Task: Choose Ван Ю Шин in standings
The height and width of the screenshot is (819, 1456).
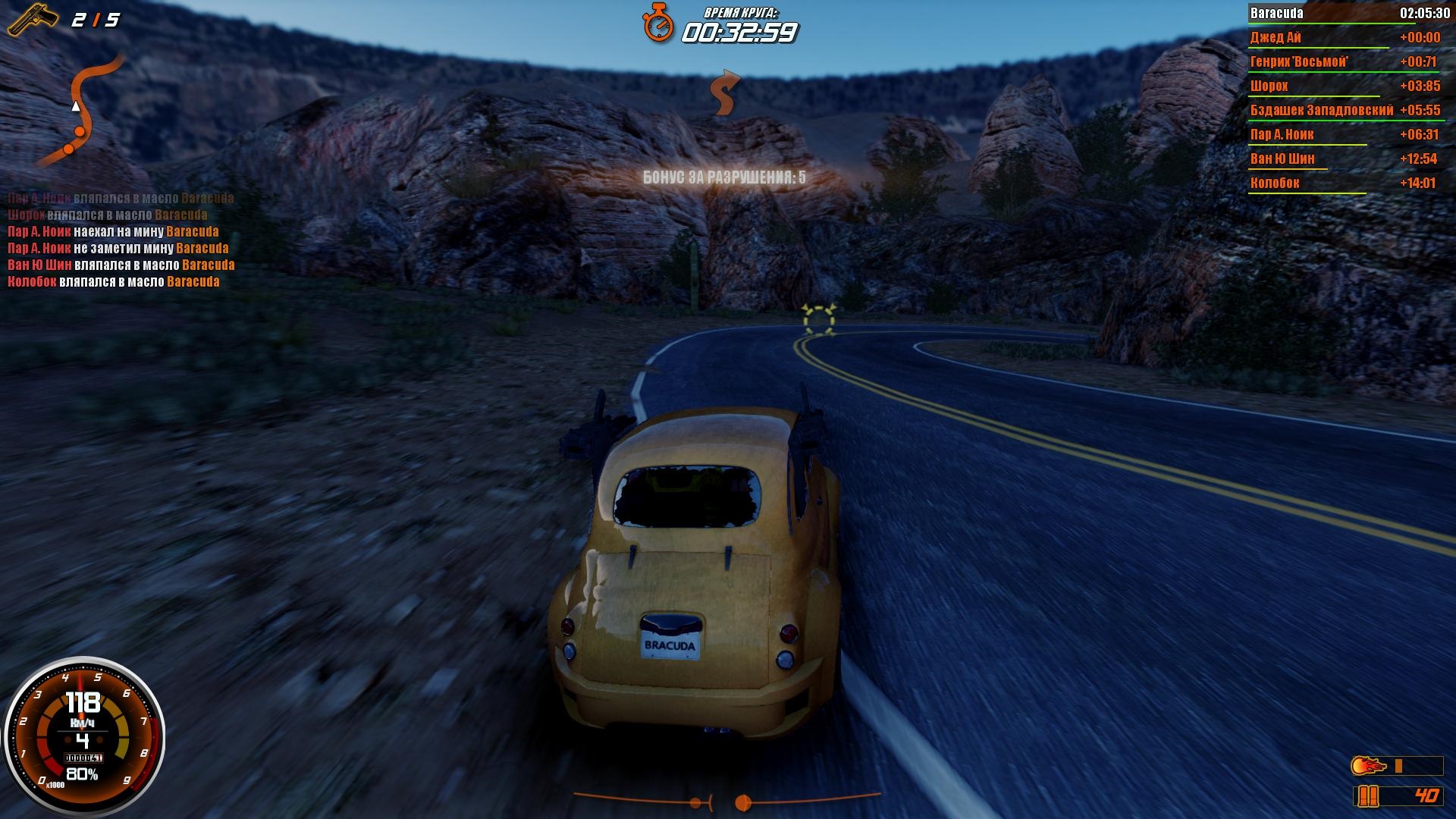Action: pyautogui.click(x=1345, y=158)
